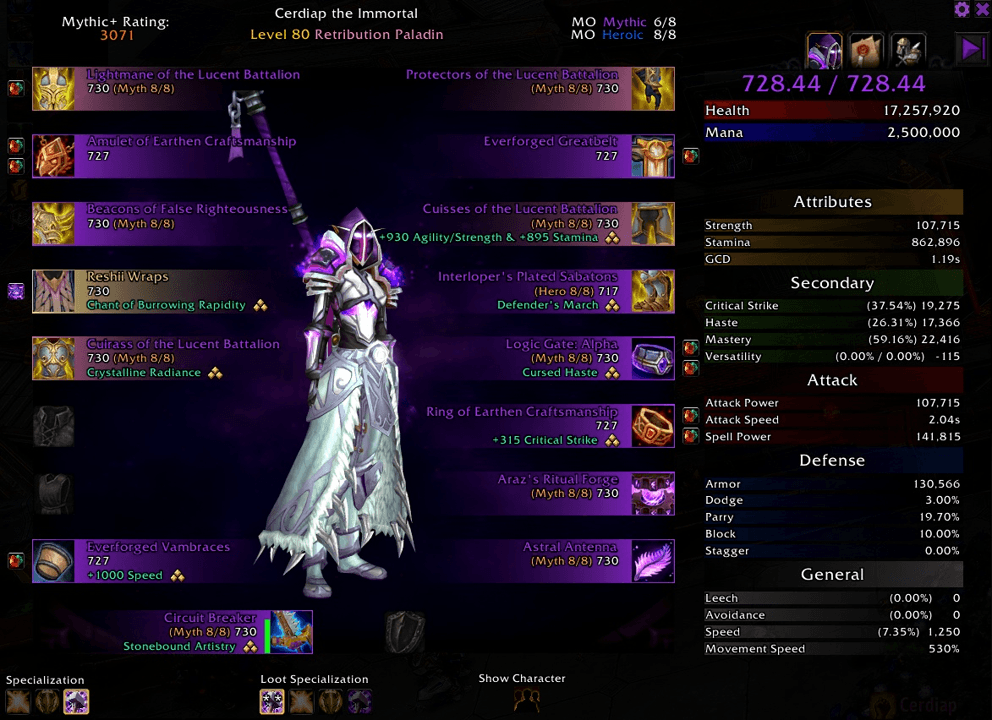Viewport: 992px width, 720px height.
Task: Click the purple skip-forward arrow button
Action: coord(972,50)
